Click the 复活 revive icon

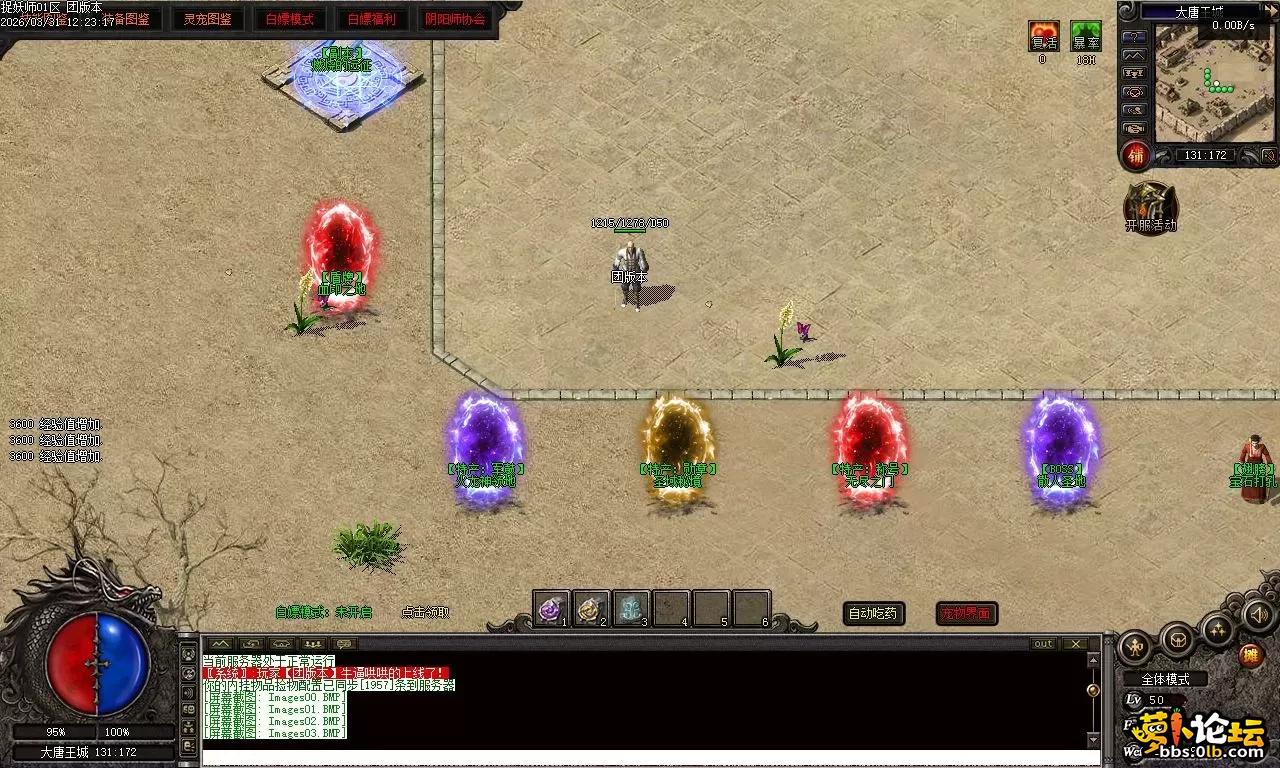1043,37
